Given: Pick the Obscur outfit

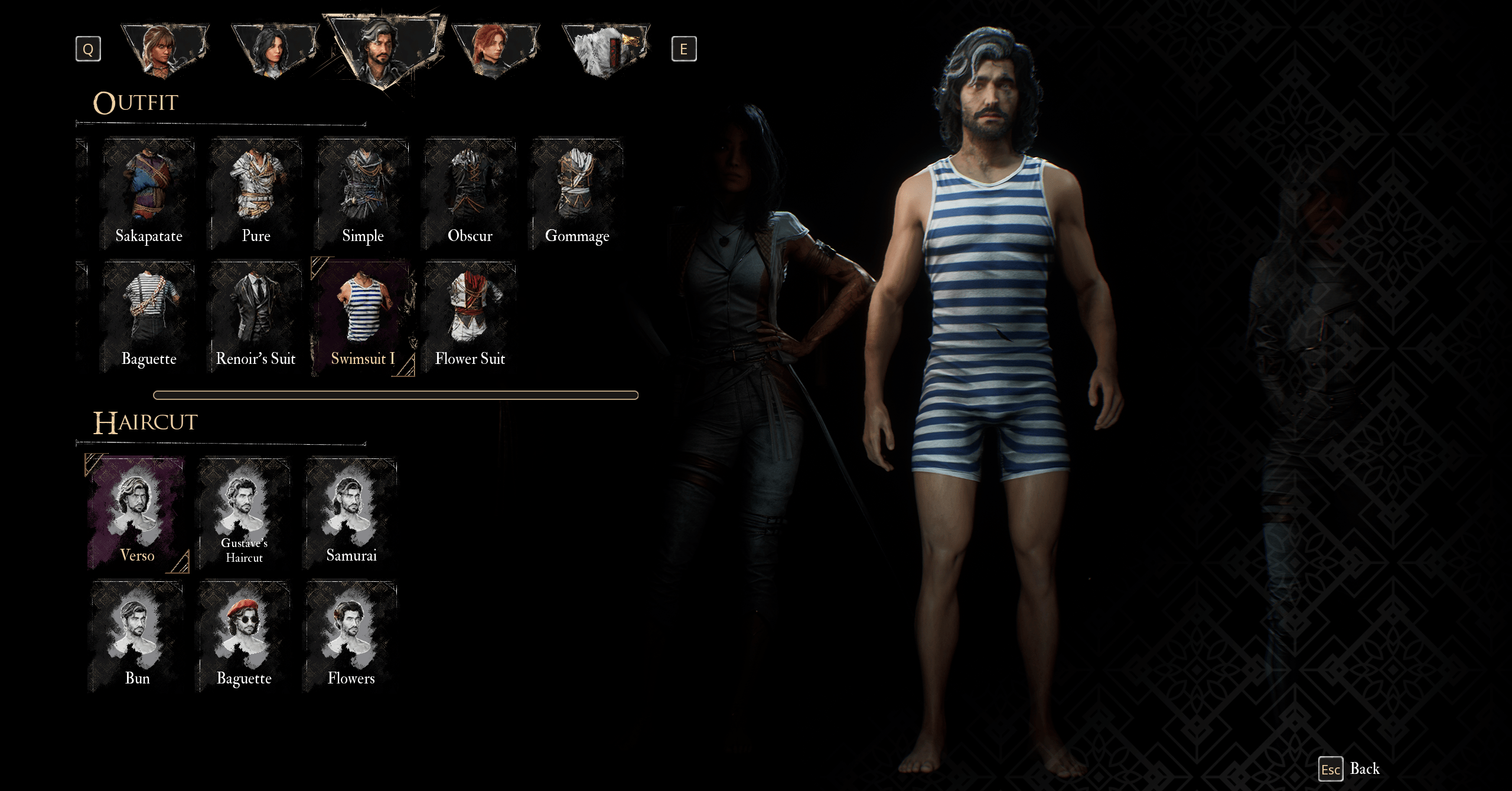Looking at the screenshot, I should (470, 194).
